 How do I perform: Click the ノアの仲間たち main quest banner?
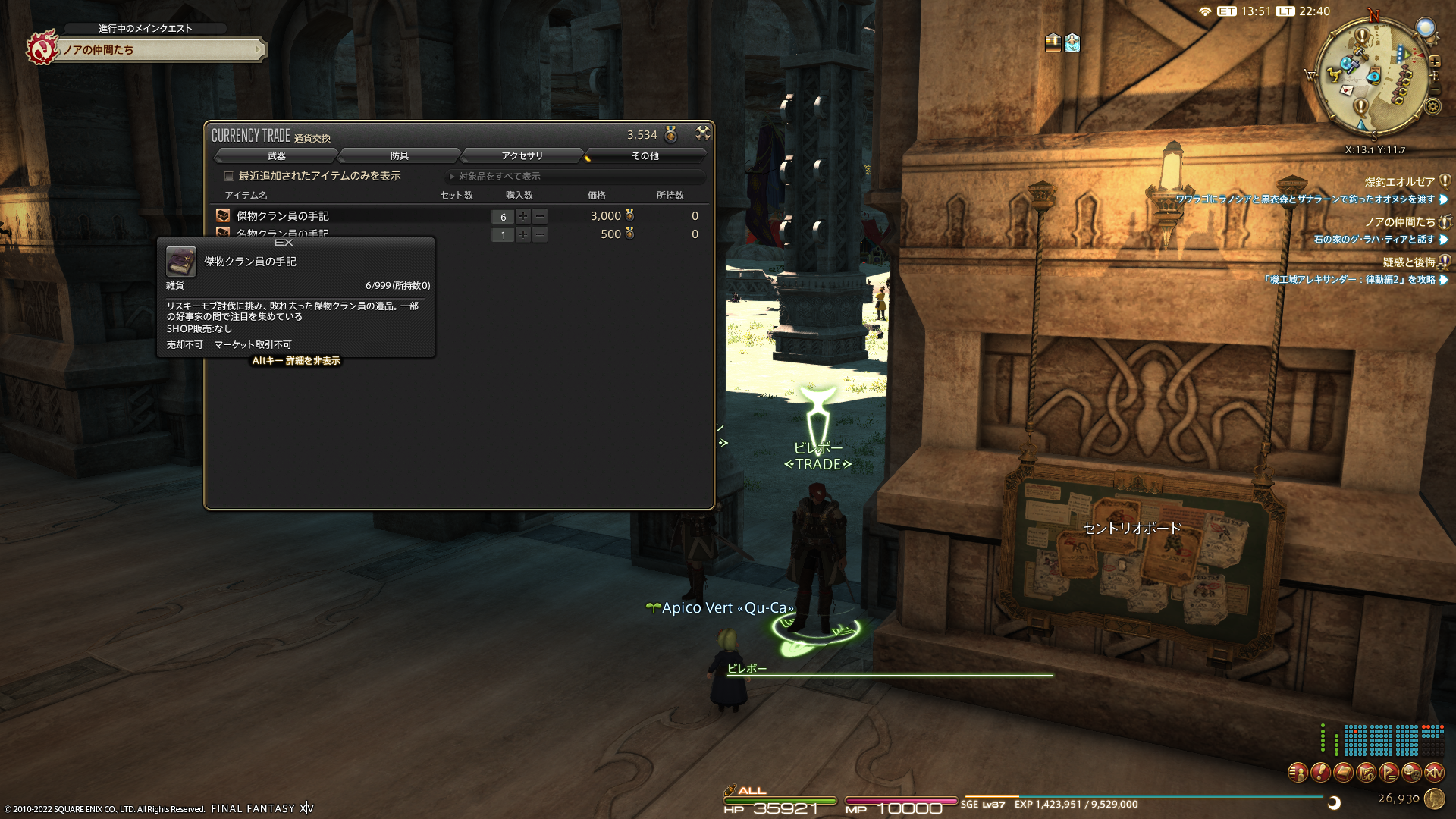(159, 50)
